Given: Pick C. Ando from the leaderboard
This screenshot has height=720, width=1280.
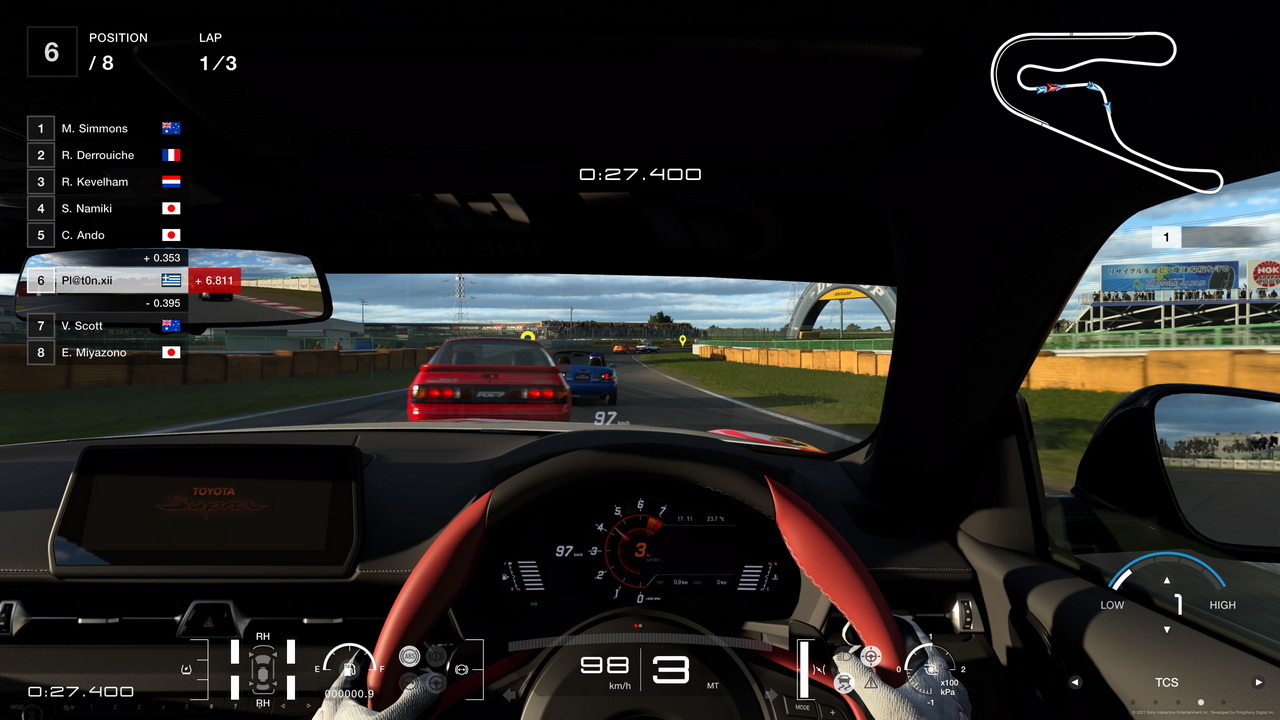Looking at the screenshot, I should coord(105,235).
